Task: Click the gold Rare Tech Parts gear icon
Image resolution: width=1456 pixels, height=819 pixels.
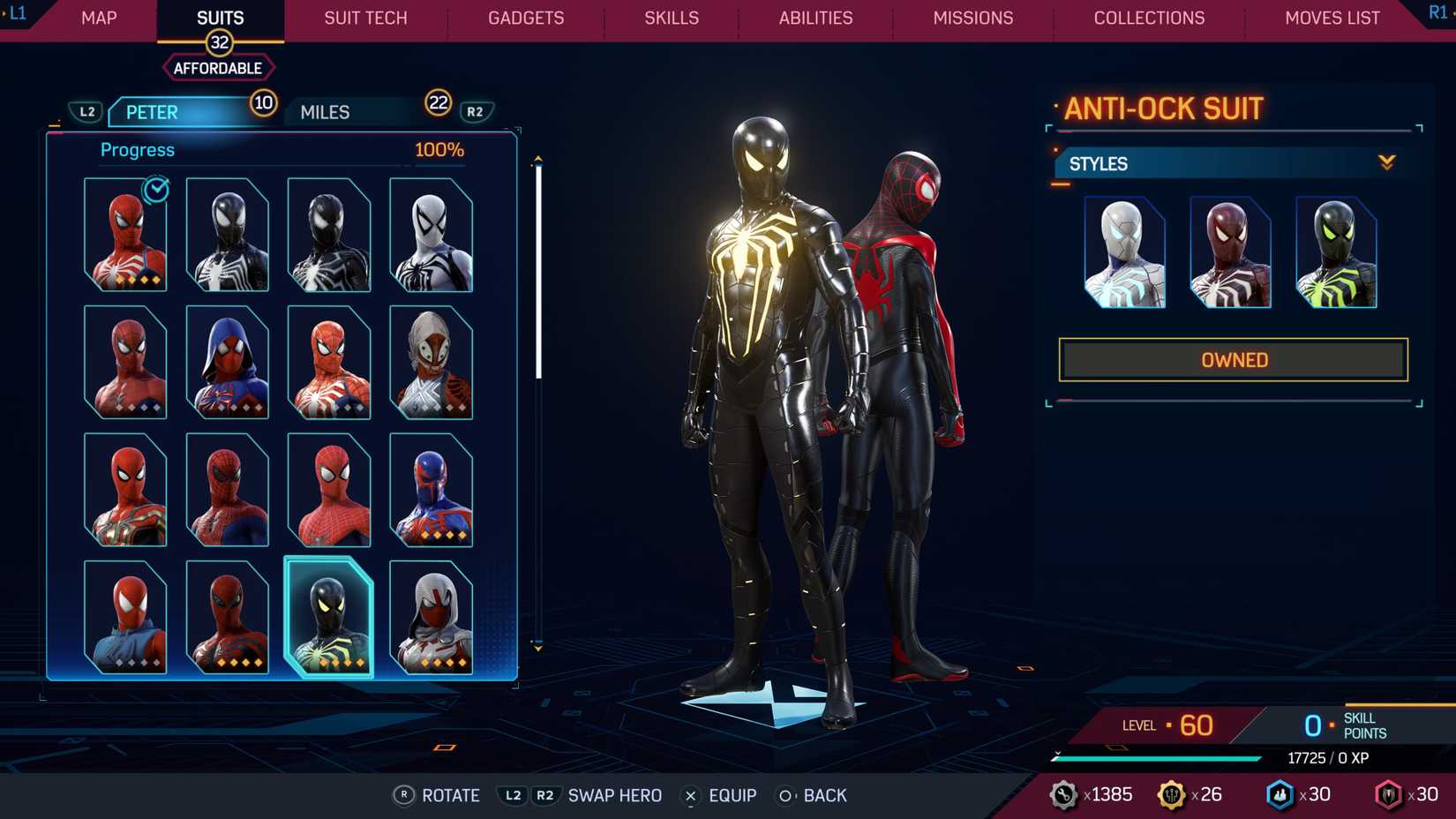Action: point(1174,793)
